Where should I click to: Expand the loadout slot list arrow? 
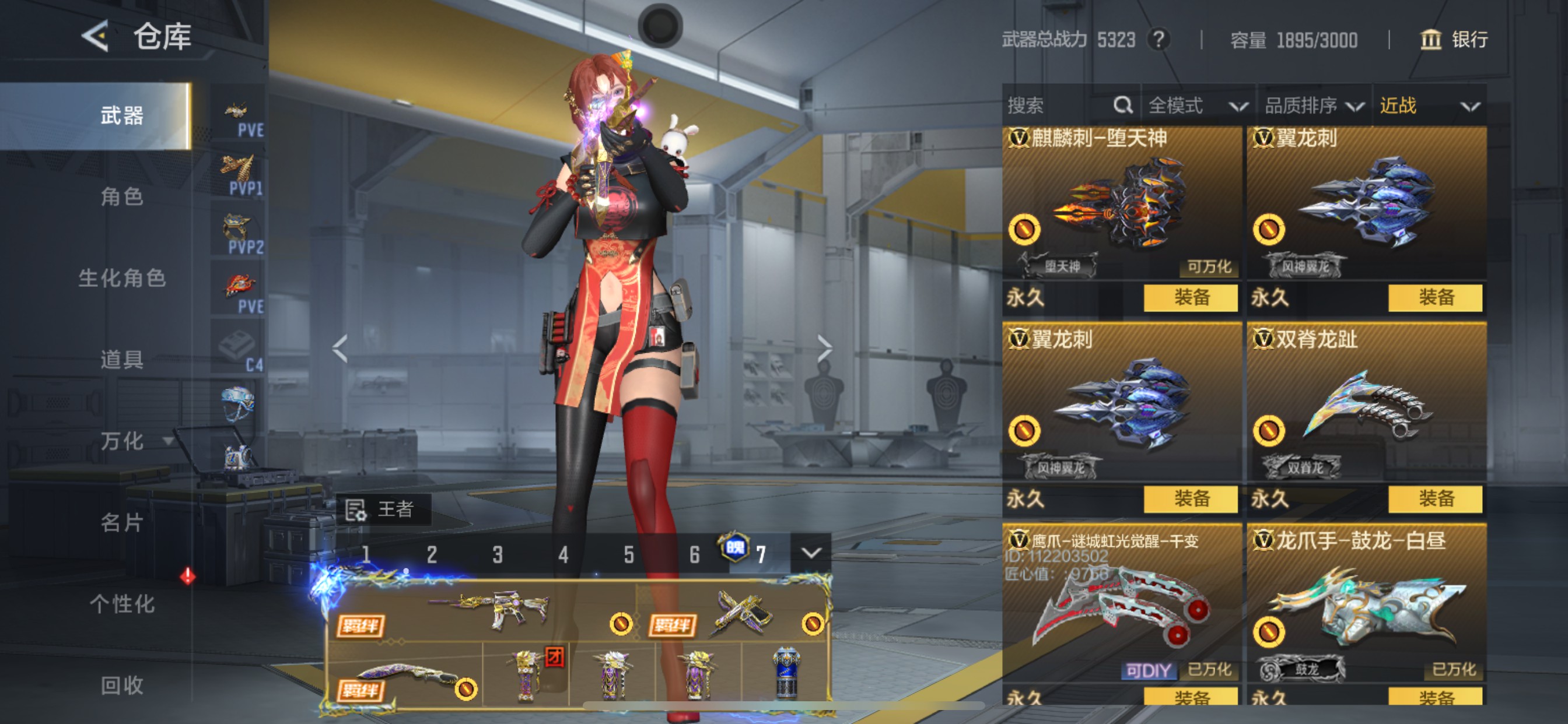pyautogui.click(x=811, y=553)
